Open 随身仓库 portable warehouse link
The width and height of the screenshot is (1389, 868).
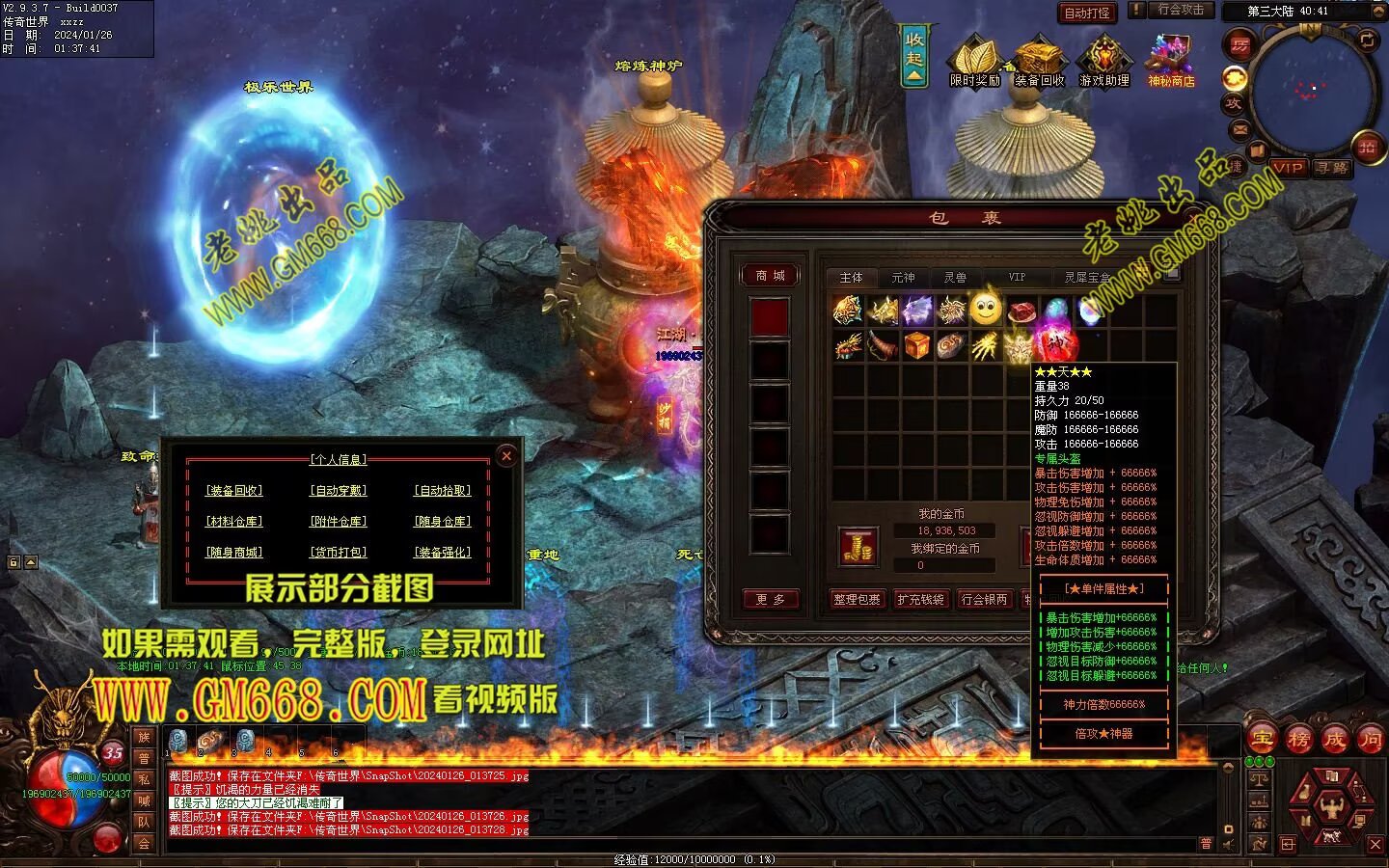[443, 522]
